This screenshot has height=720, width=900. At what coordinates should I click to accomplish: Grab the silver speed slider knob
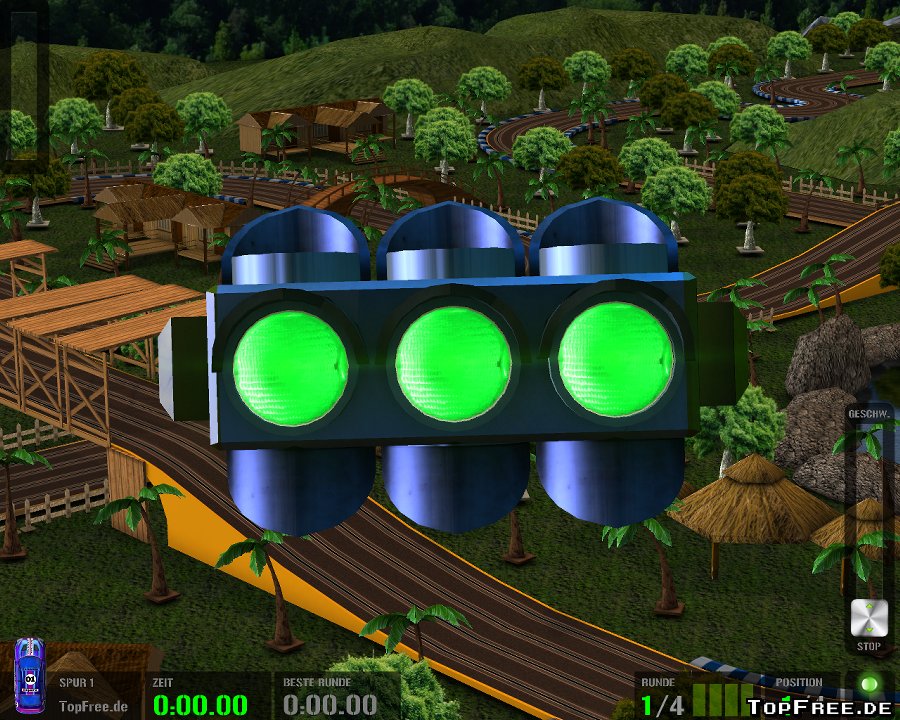pyautogui.click(x=867, y=618)
